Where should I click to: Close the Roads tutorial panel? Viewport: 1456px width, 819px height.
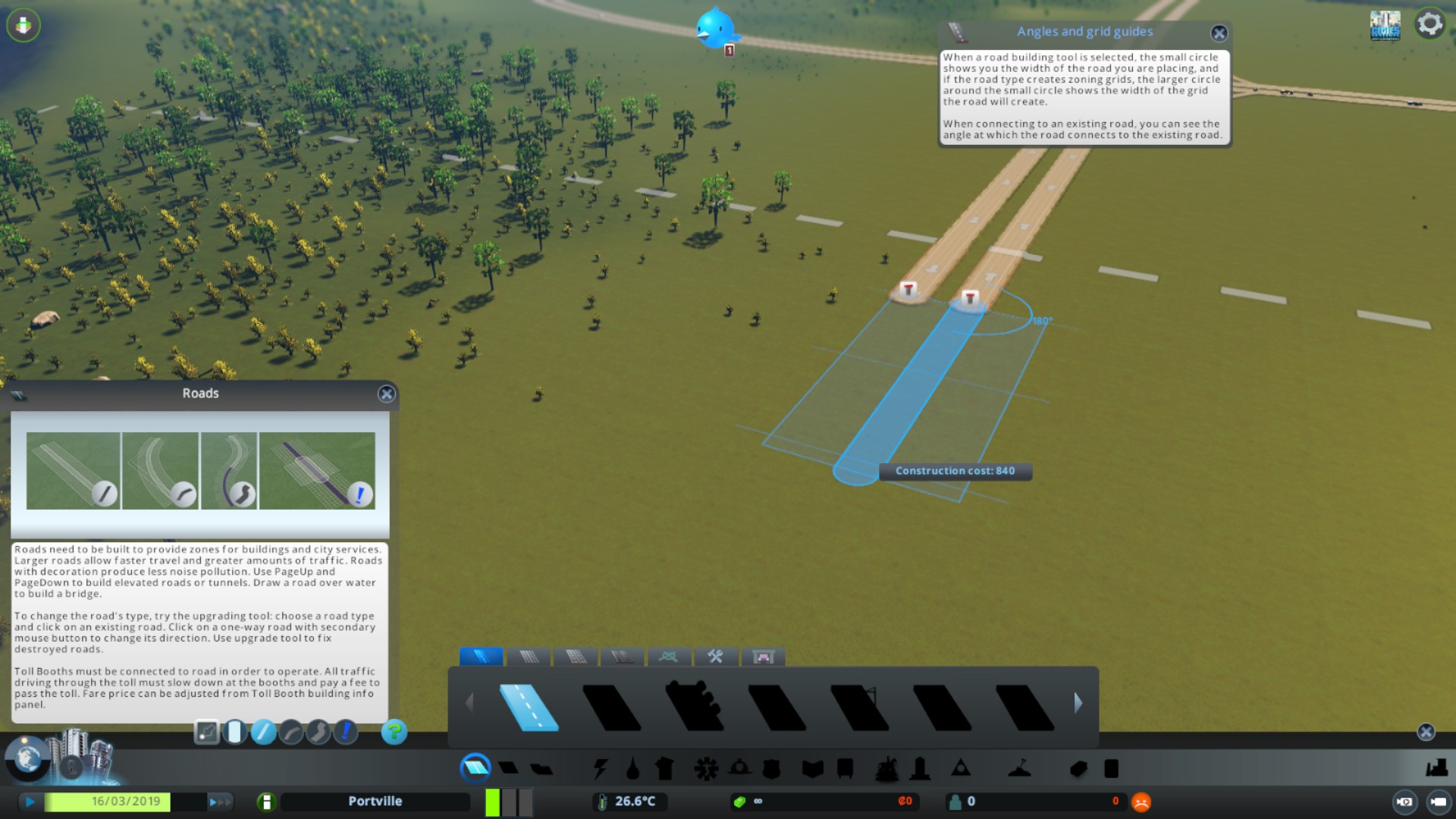tap(386, 394)
